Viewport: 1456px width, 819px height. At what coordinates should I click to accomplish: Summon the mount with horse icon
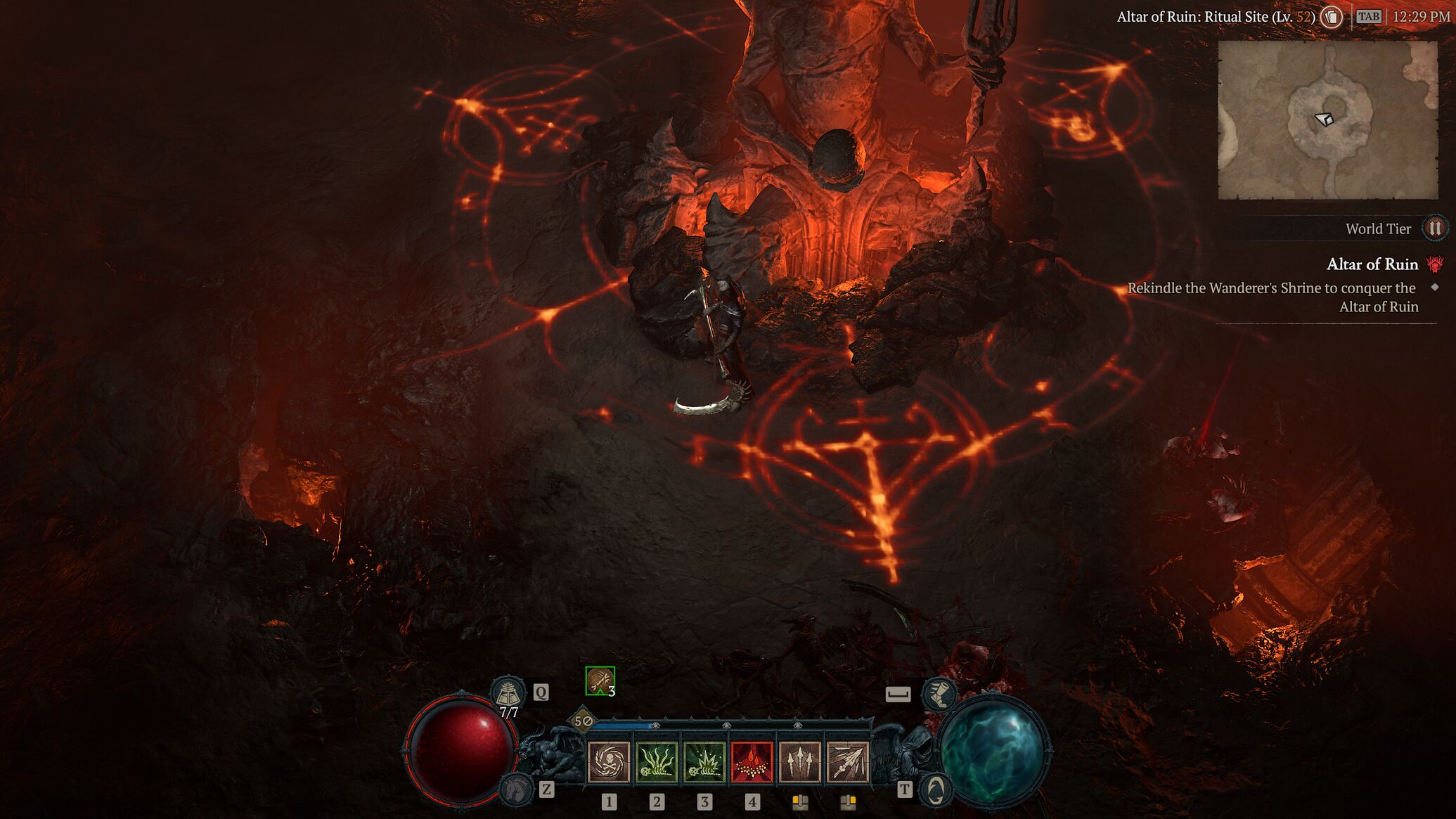click(x=515, y=789)
